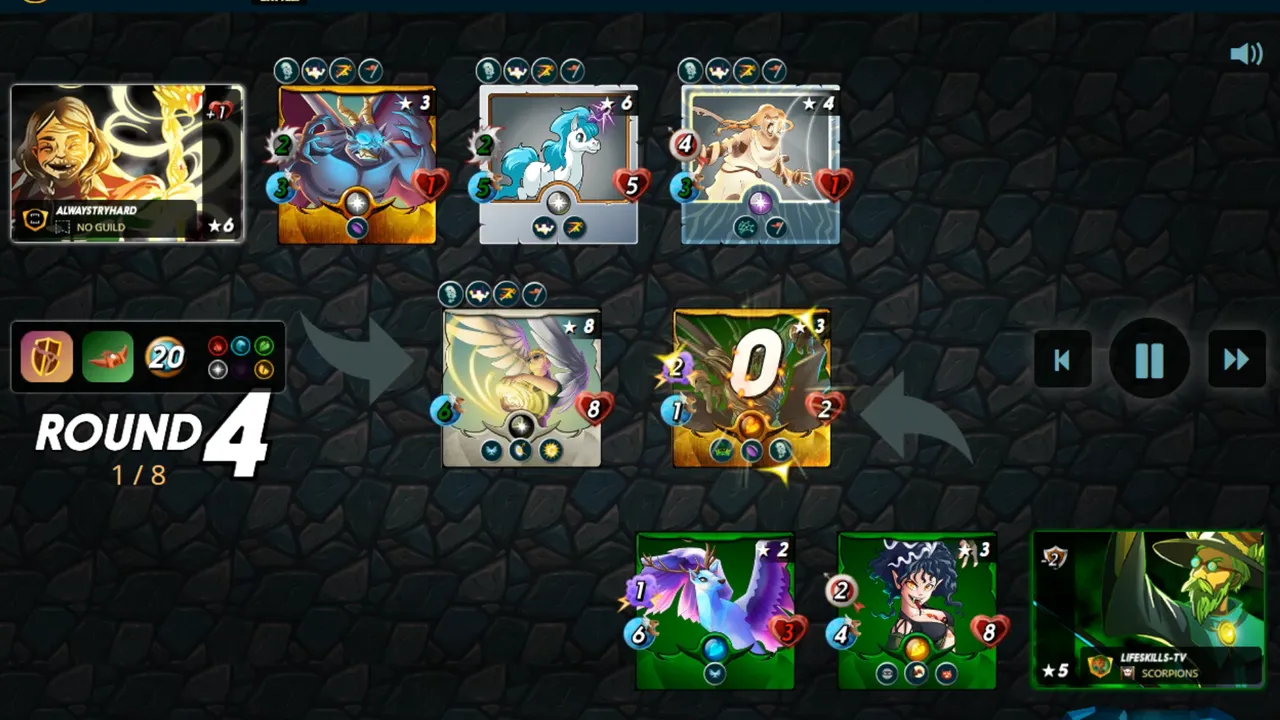Image resolution: width=1280 pixels, height=720 pixels.
Task: Select Lifeskills-TV's summoner card
Action: pos(1148,609)
